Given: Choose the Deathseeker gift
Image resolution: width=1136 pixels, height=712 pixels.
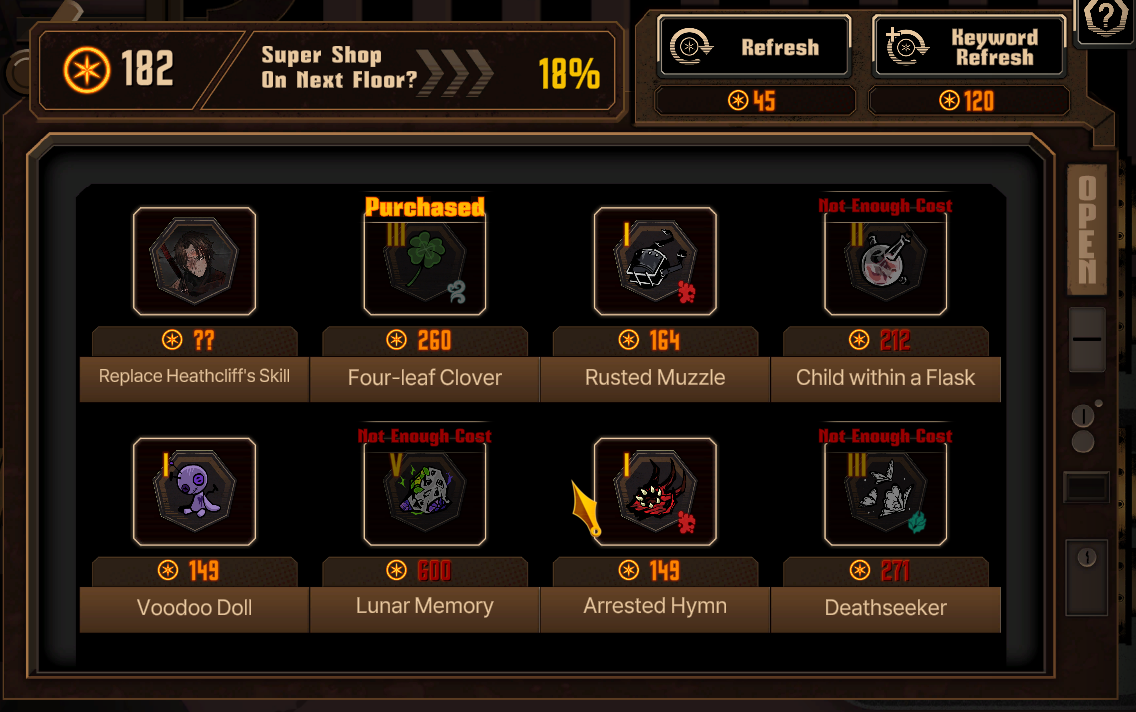Looking at the screenshot, I should tap(886, 492).
